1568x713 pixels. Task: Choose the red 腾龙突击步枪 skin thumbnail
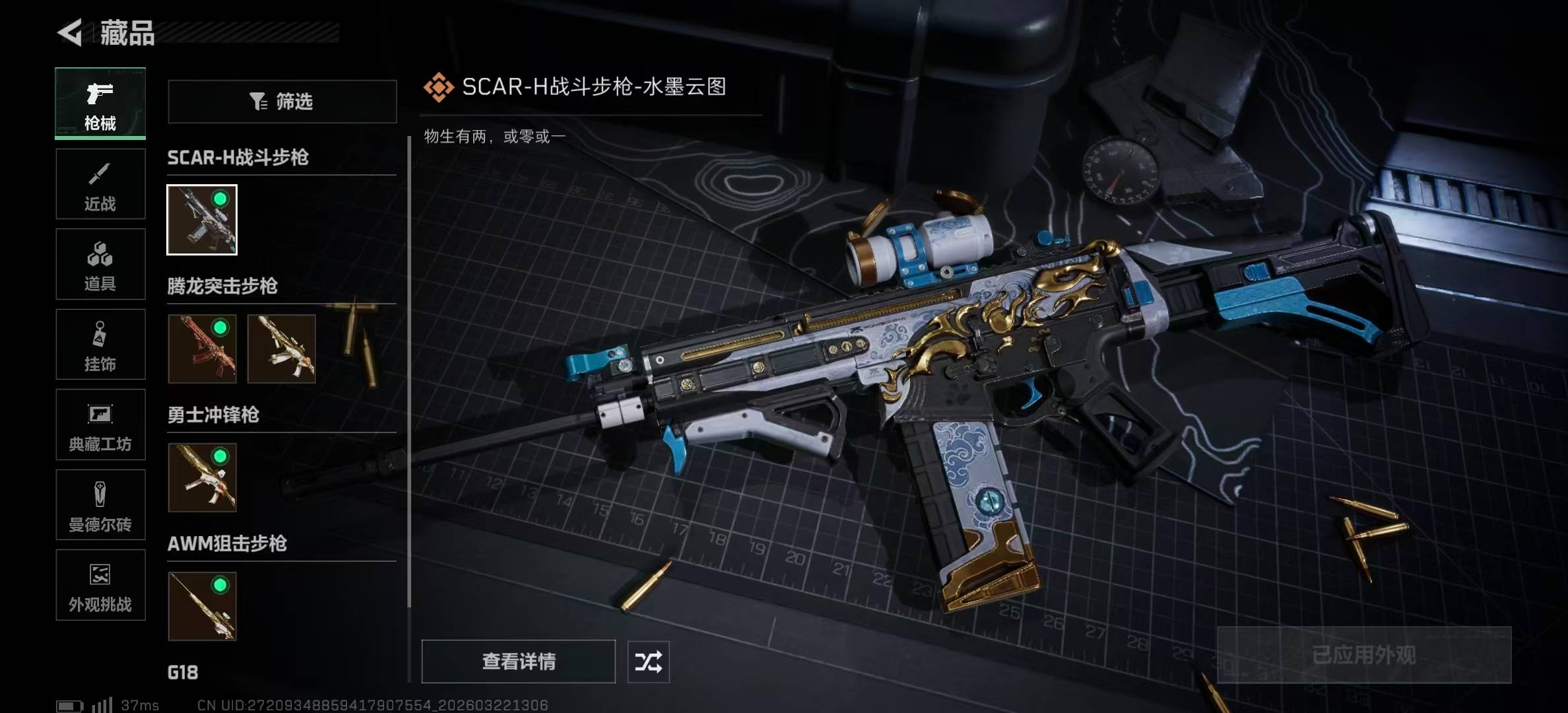pyautogui.click(x=202, y=349)
